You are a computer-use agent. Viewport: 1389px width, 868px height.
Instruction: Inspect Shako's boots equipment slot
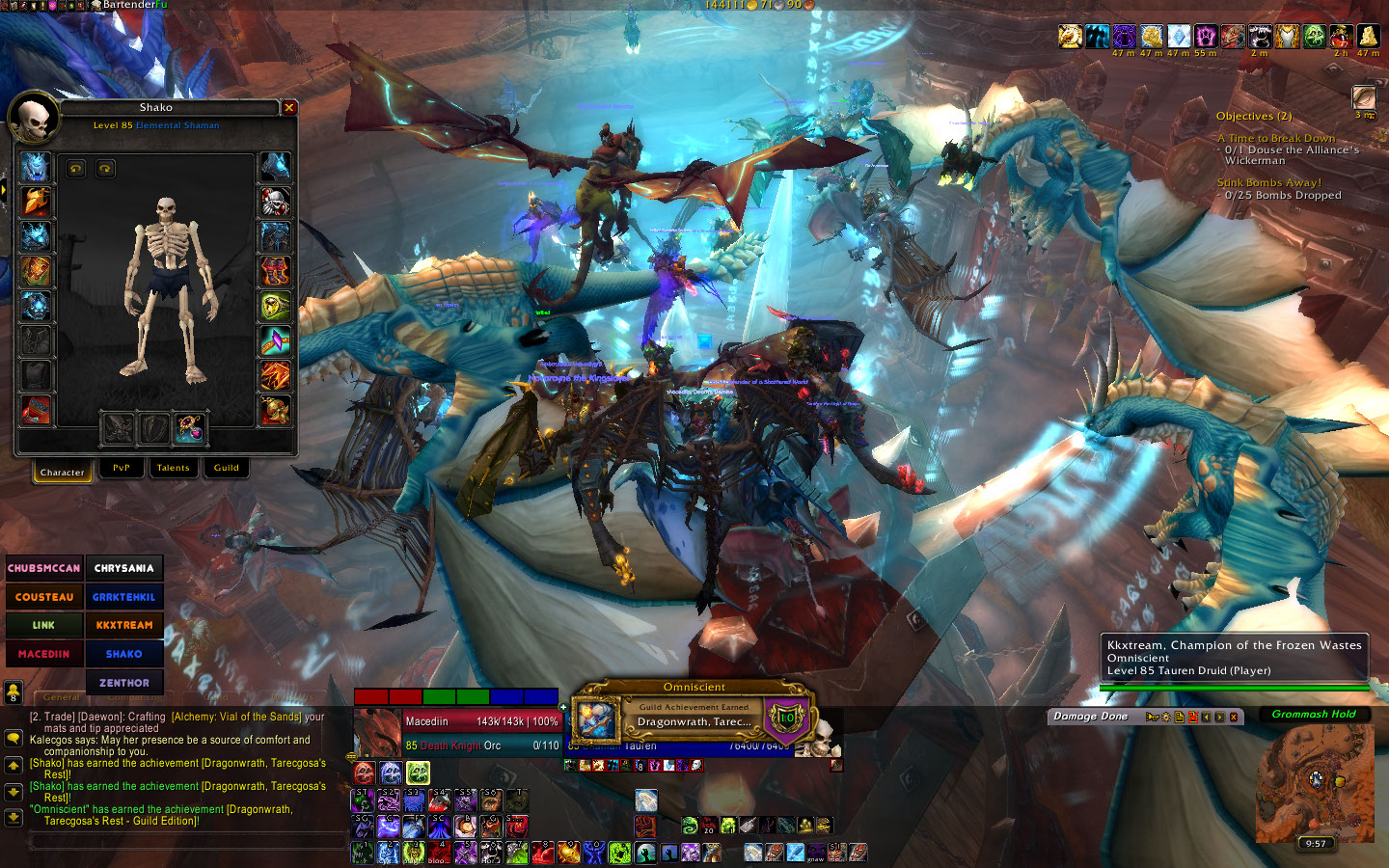tap(275, 272)
